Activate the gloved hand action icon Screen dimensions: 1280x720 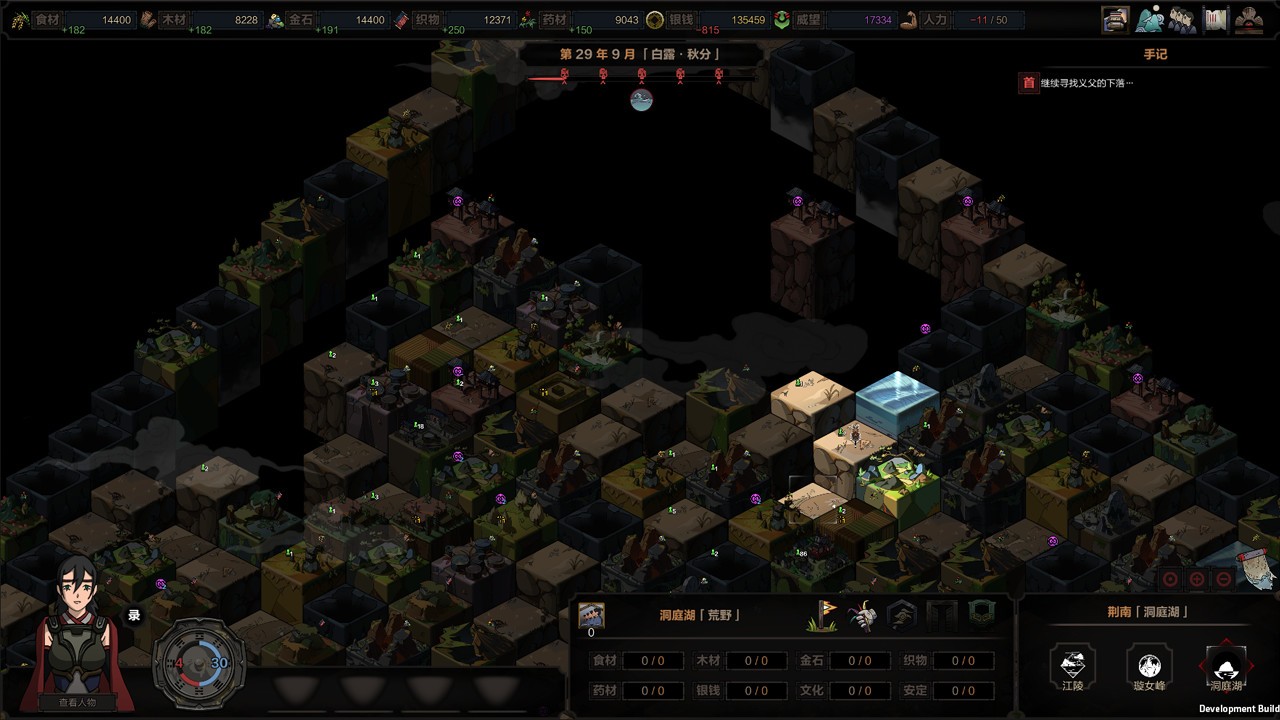861,615
